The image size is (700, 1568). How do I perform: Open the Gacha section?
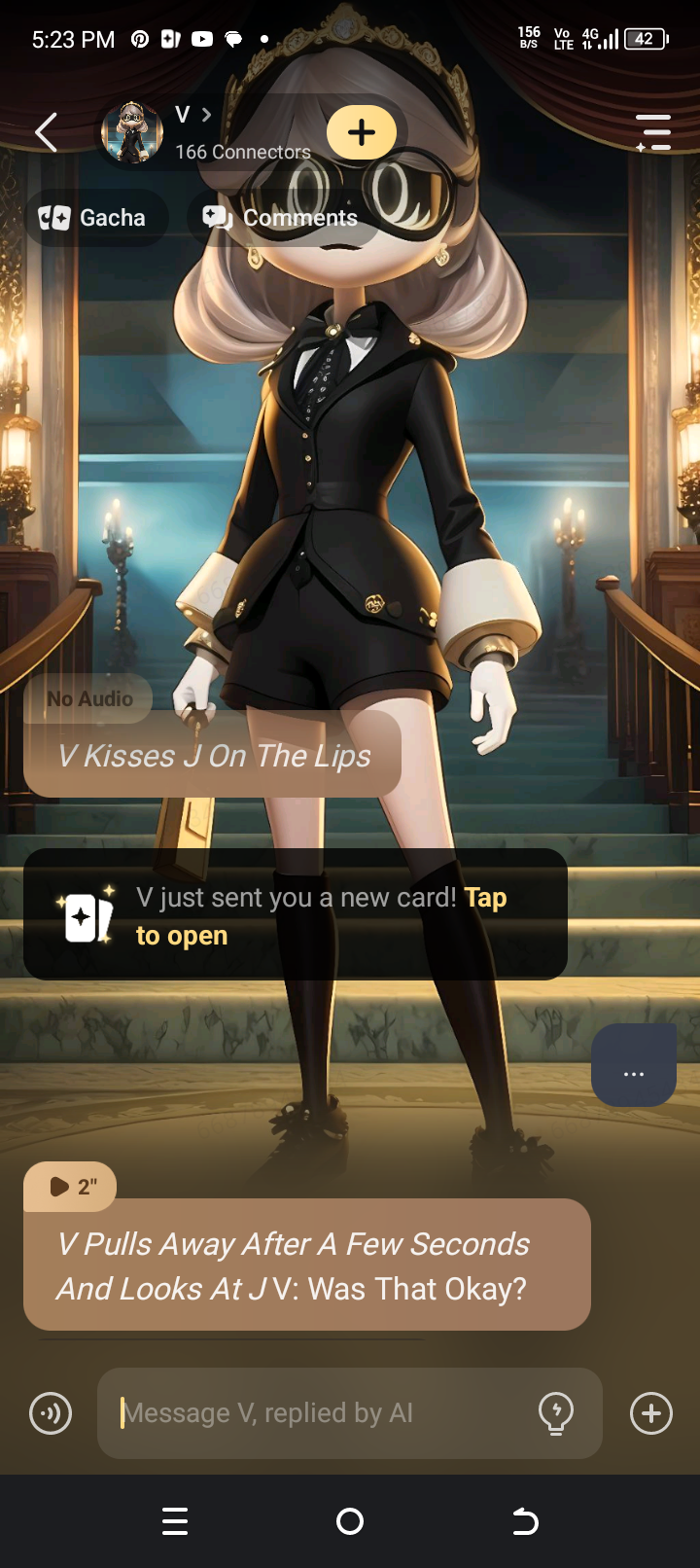point(94,218)
